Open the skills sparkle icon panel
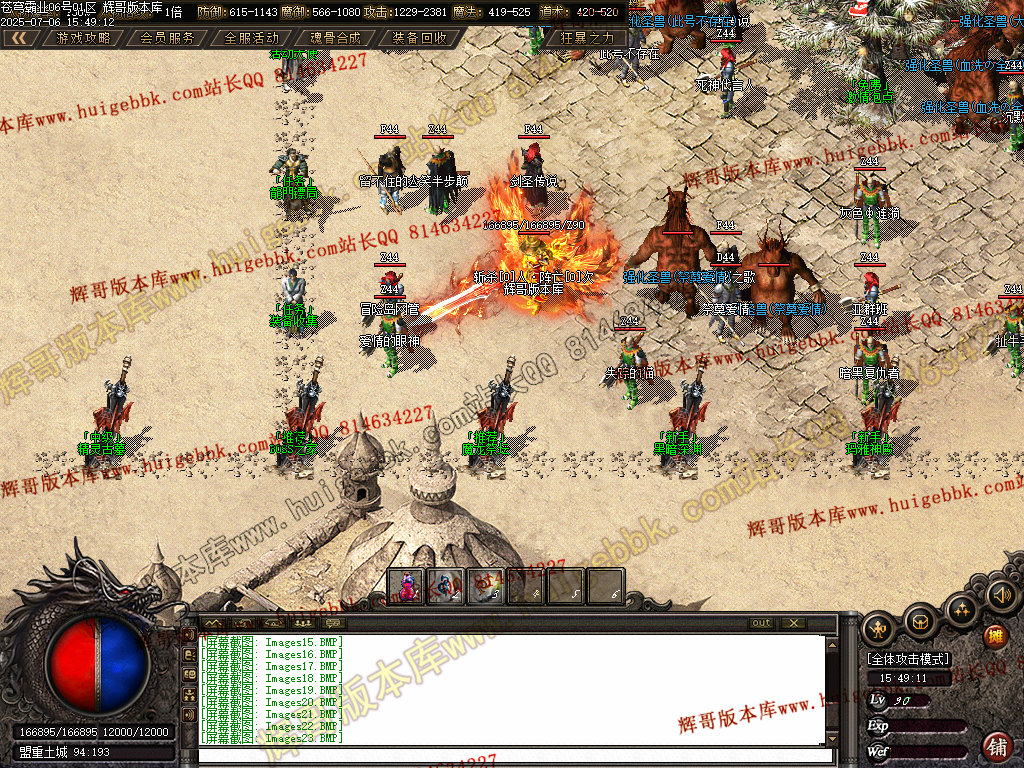 (962, 608)
